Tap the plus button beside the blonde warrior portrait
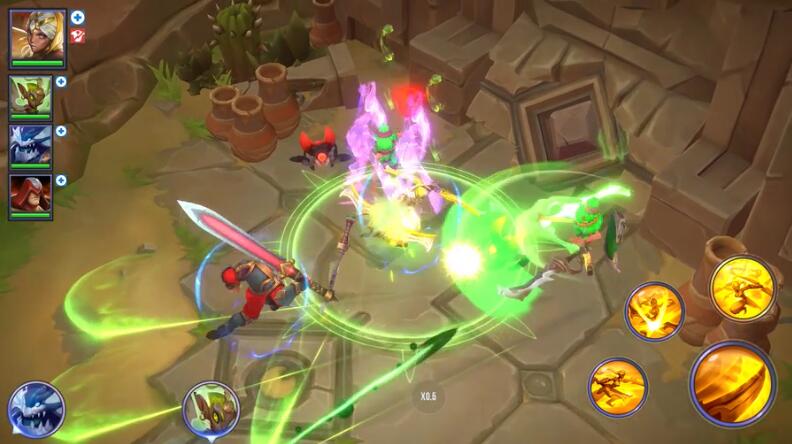Screen dimensions: 792x444 78,17
